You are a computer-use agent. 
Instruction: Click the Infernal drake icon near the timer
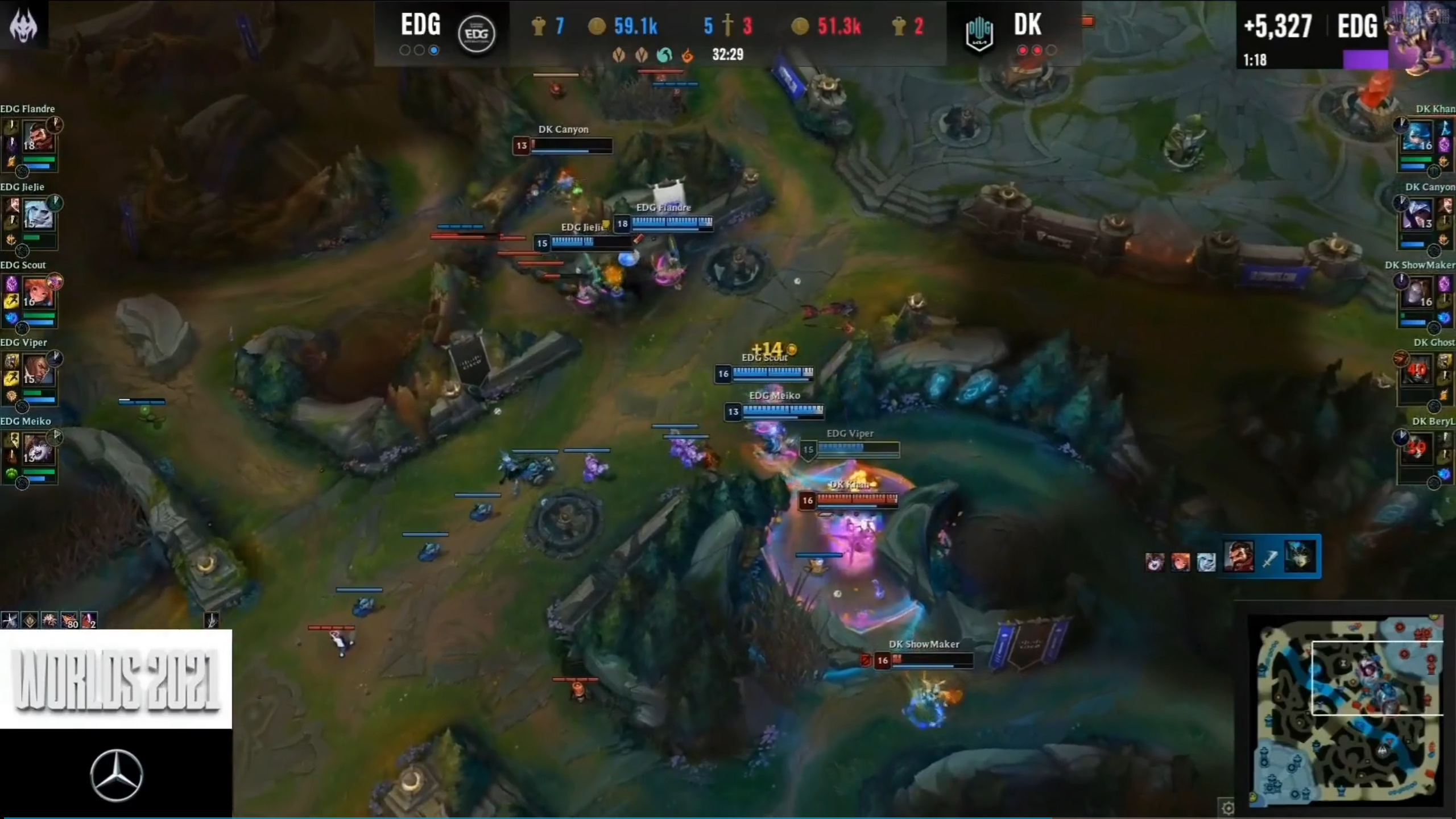pos(688,55)
